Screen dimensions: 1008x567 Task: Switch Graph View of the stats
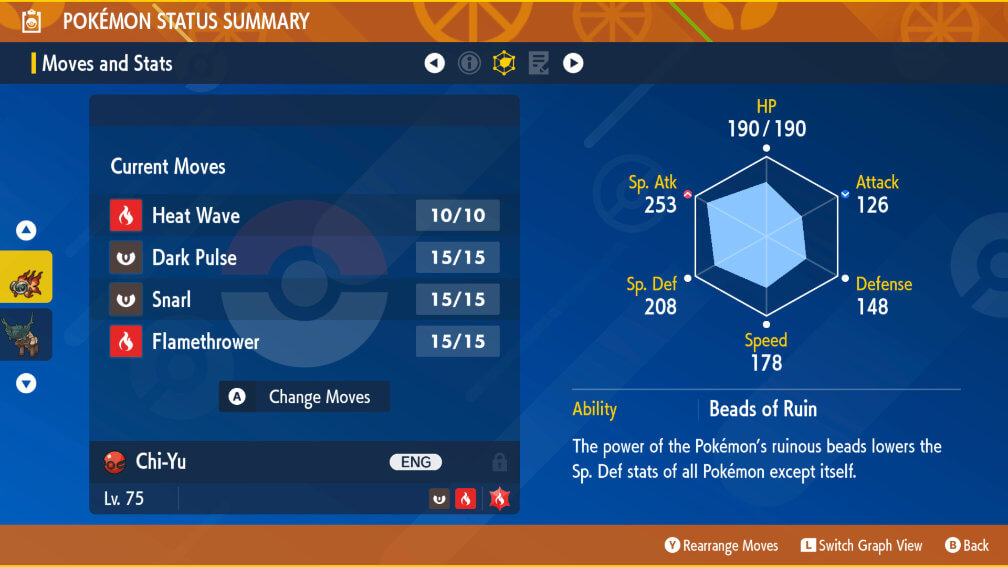point(861,545)
